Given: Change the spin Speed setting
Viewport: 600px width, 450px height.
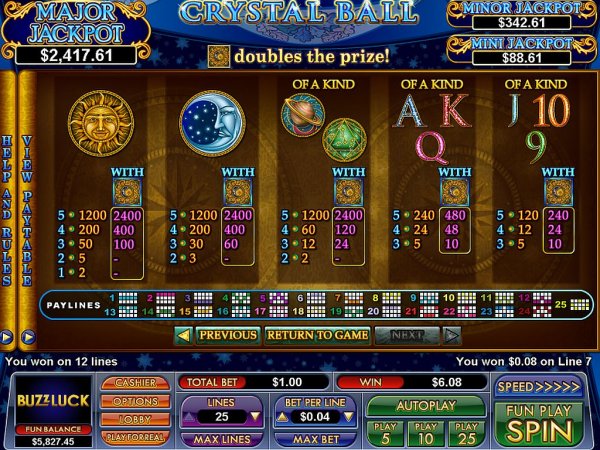Looking at the screenshot, I should 540,386.
